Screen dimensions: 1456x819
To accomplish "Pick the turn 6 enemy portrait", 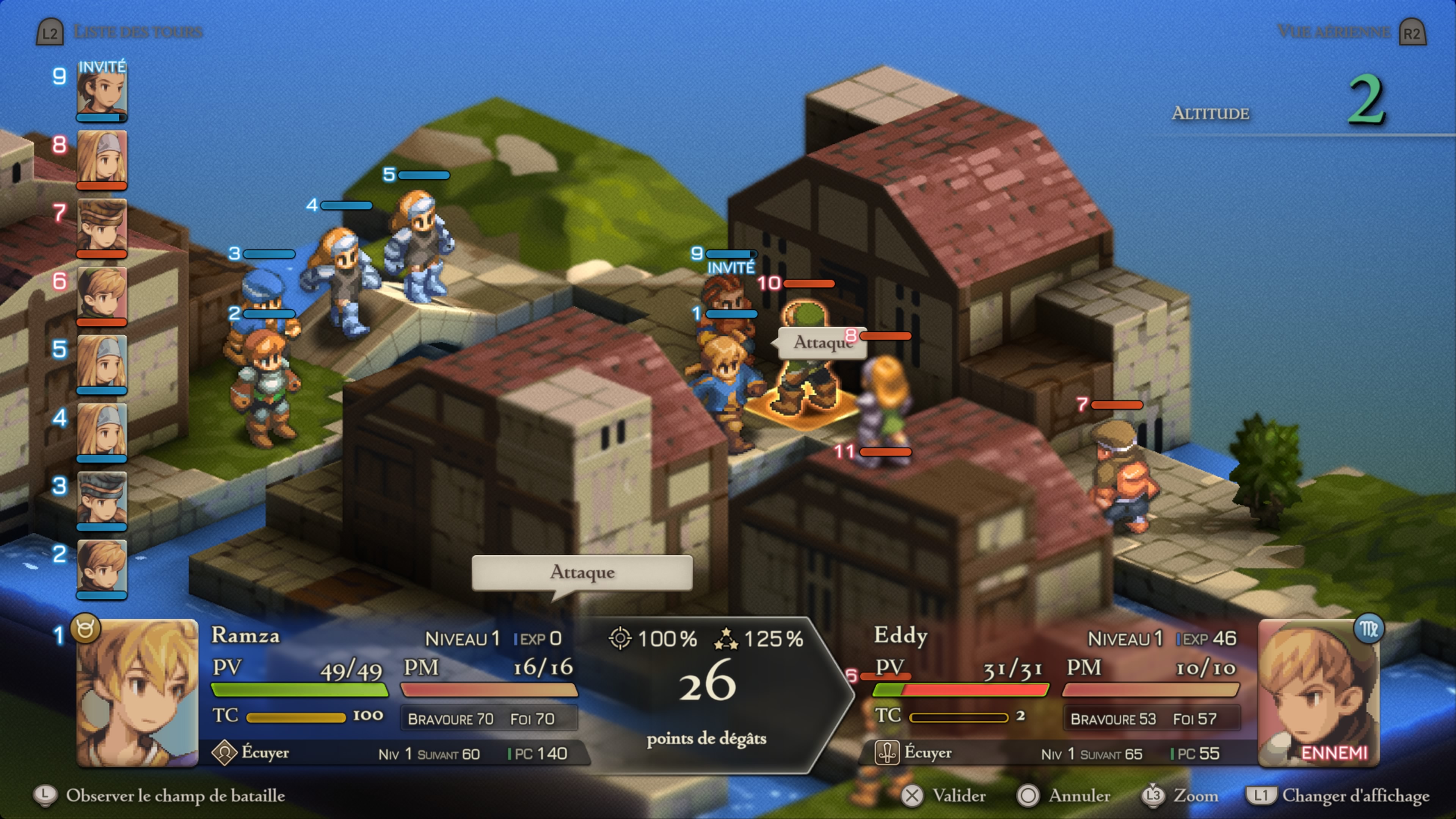I will point(102,293).
